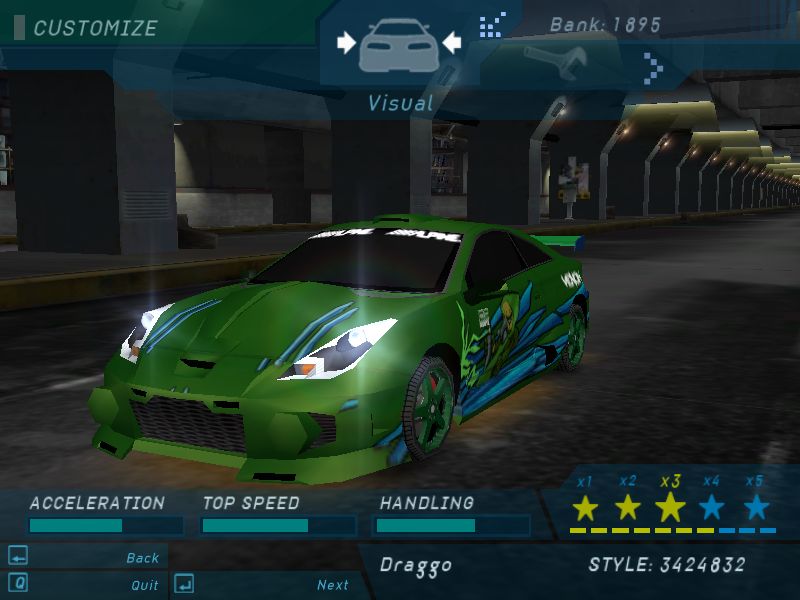
Task: Go Back from the Customize screen
Action: pyautogui.click(x=142, y=558)
